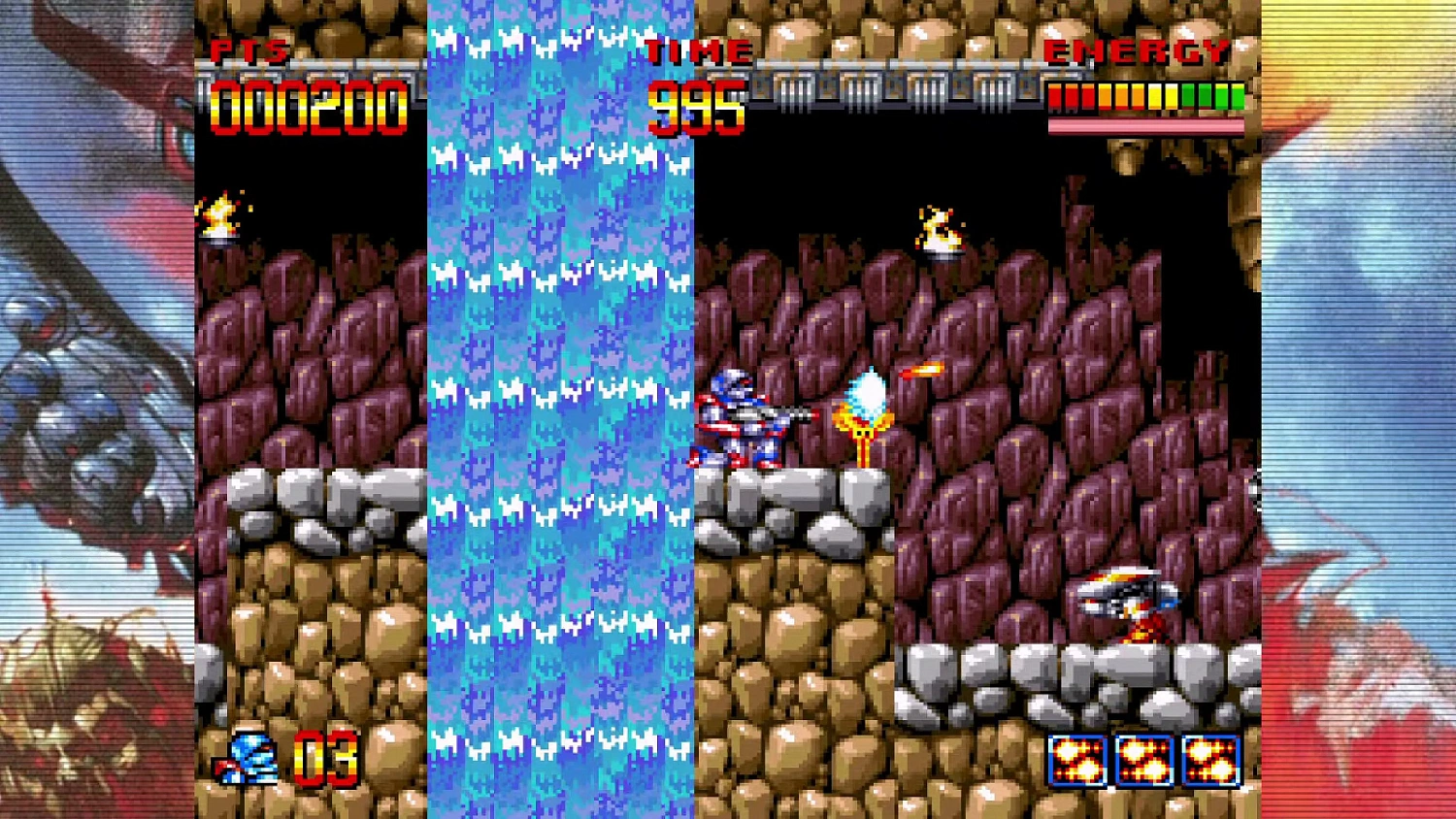This screenshot has height=819, width=1456.
Task: Toggle the ENERGY bar display
Action: tap(1145, 97)
